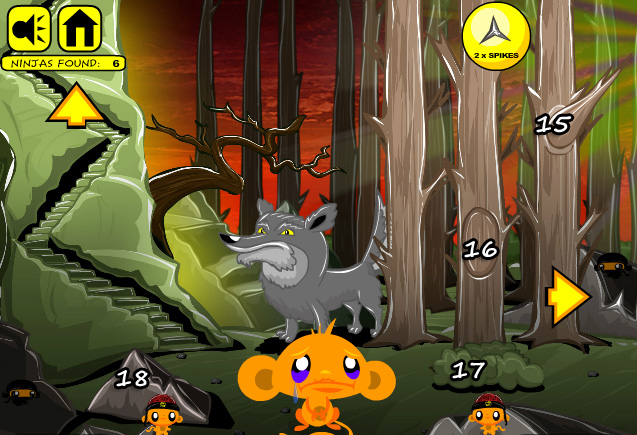Screen dimensions: 637x435
Task: Toggle the sound speaker button
Action: [29, 28]
